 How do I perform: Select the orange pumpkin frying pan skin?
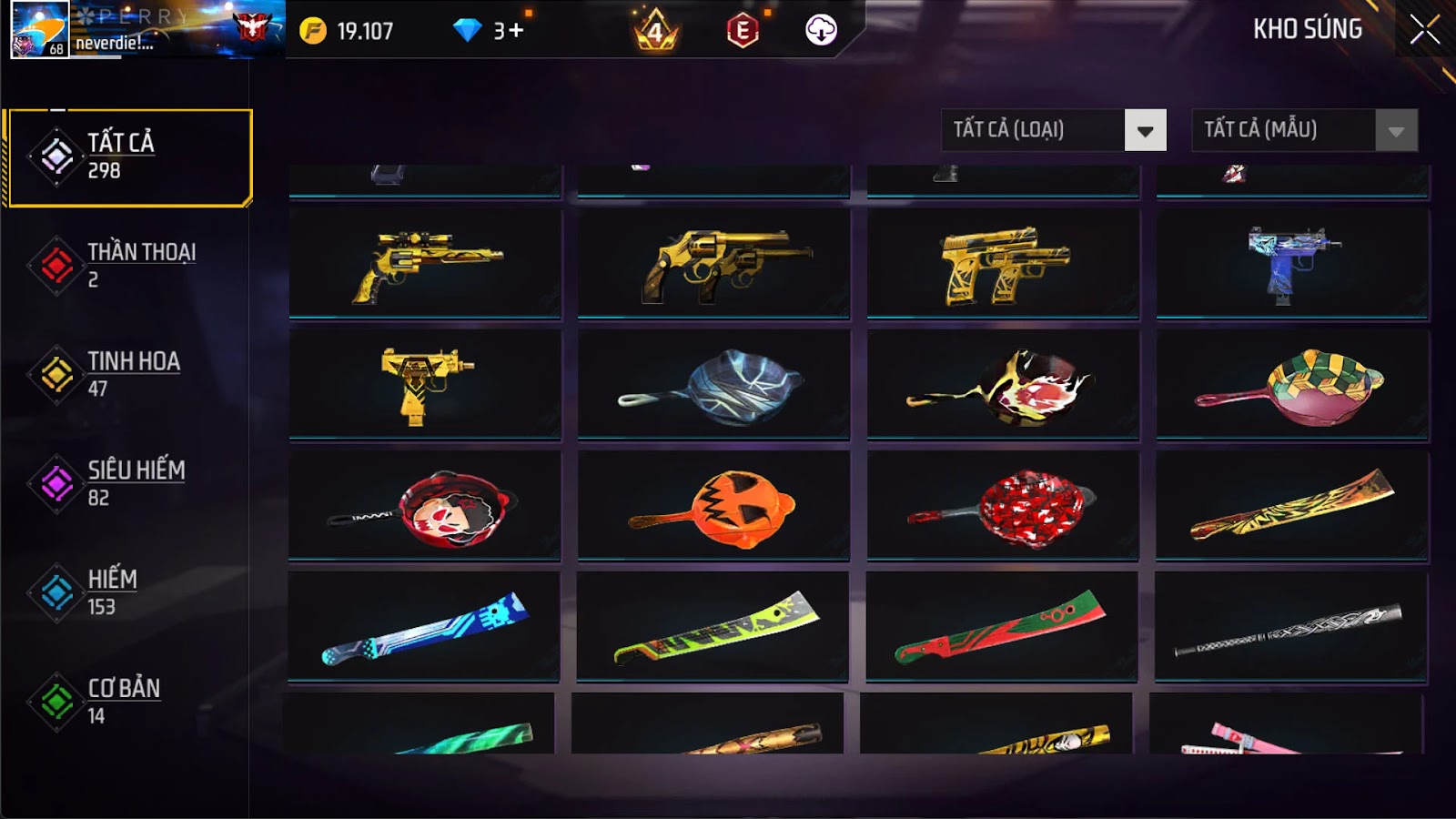click(x=713, y=506)
